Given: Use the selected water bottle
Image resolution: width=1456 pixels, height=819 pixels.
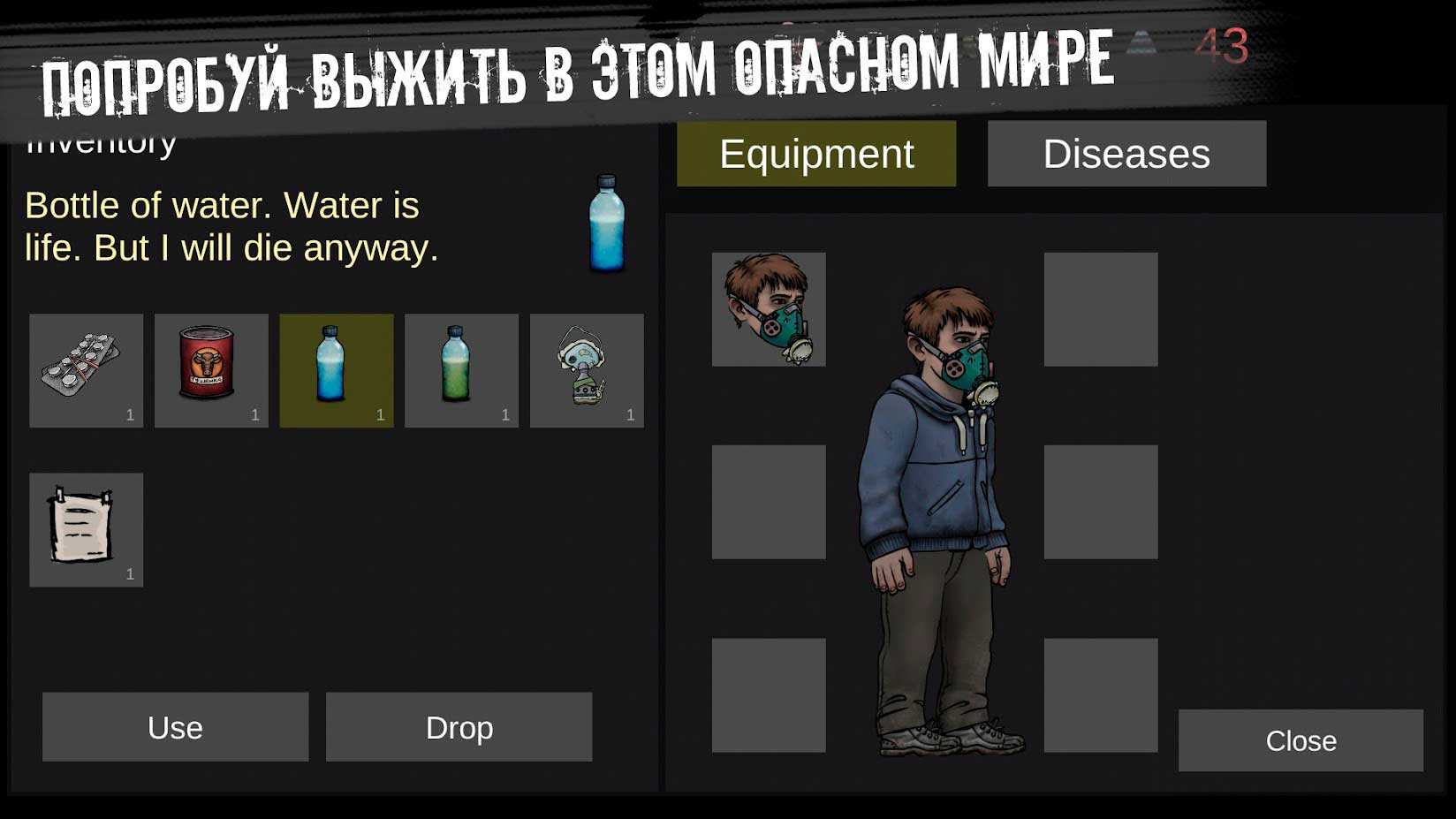Looking at the screenshot, I should click(175, 727).
